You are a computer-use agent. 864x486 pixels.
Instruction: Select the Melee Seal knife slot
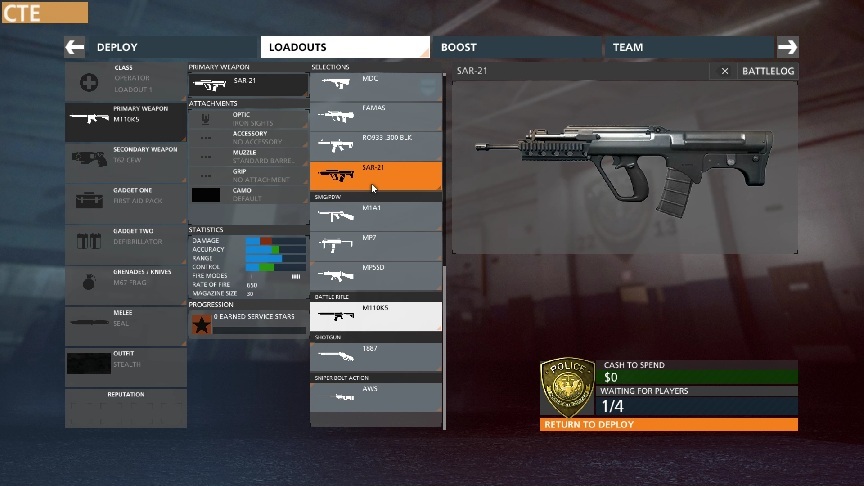[x=126, y=322]
